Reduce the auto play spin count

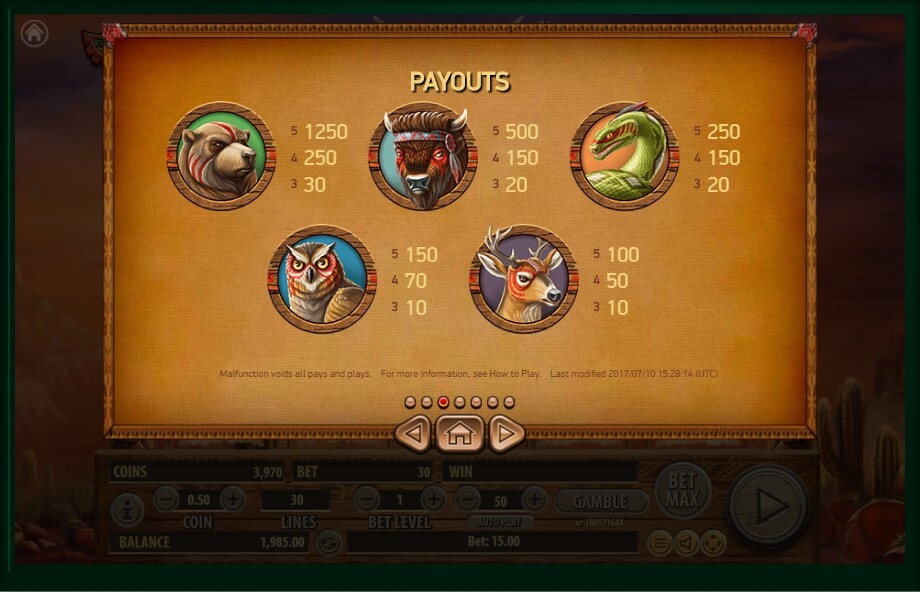[467, 499]
